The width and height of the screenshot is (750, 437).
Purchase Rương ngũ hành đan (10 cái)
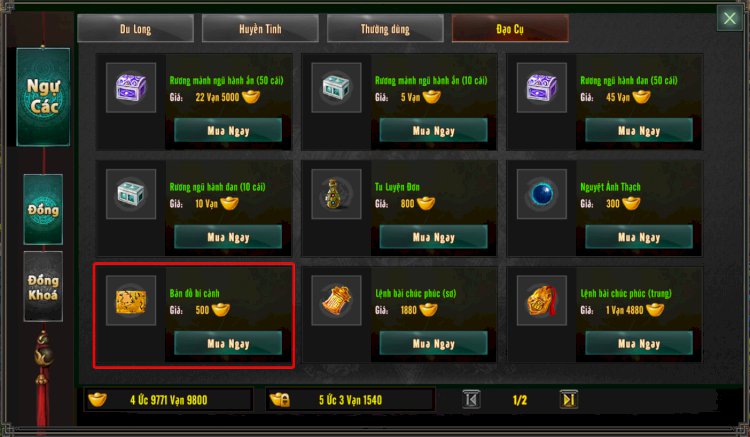pyautogui.click(x=228, y=237)
